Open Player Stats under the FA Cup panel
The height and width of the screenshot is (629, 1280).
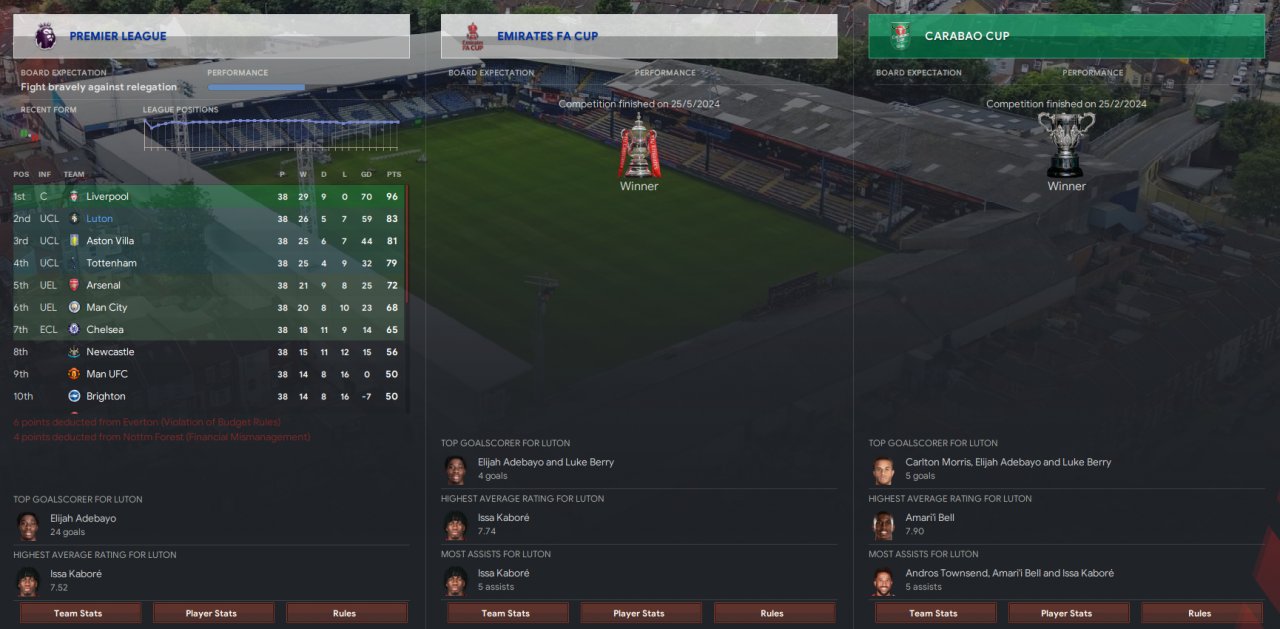tap(639, 613)
